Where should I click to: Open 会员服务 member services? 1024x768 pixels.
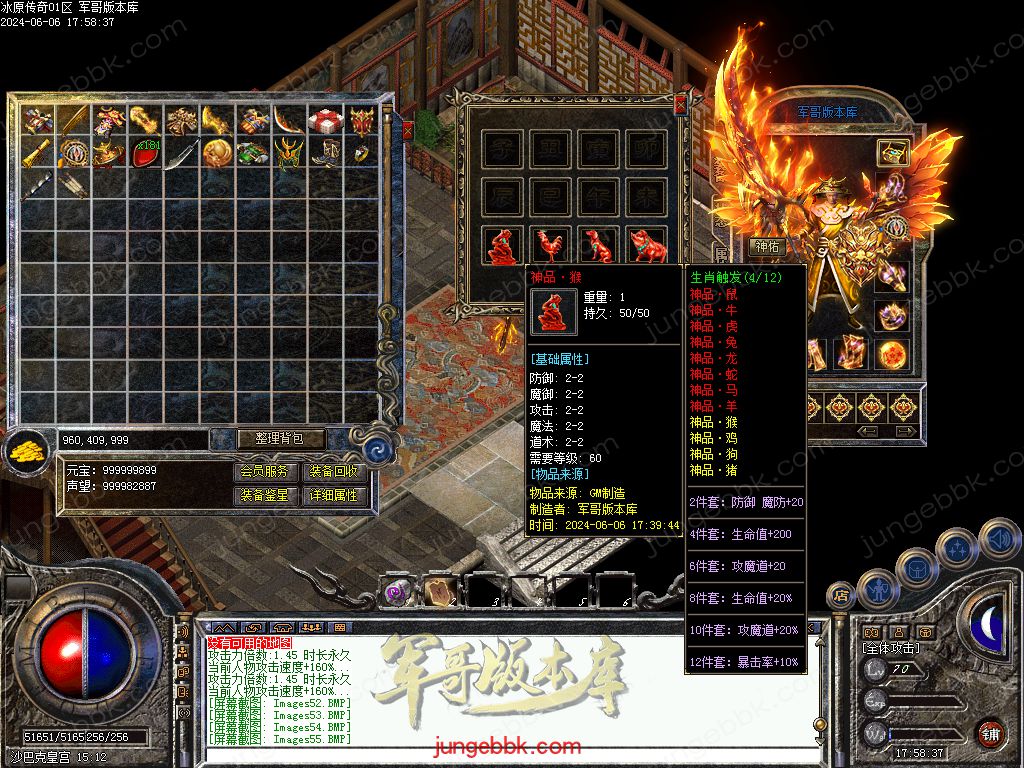(x=266, y=472)
